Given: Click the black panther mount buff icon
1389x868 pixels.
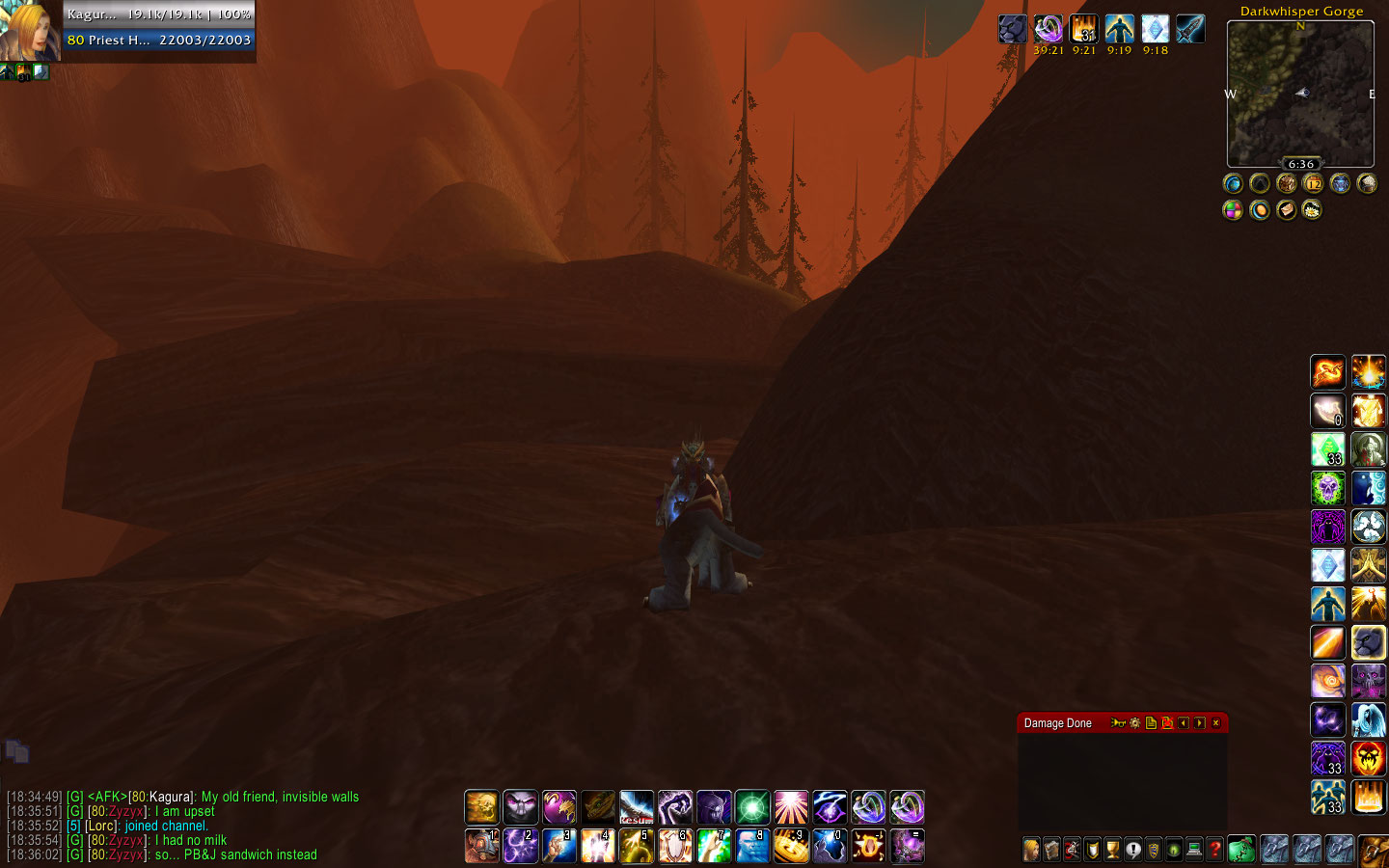Looking at the screenshot, I should pos(1012,29).
